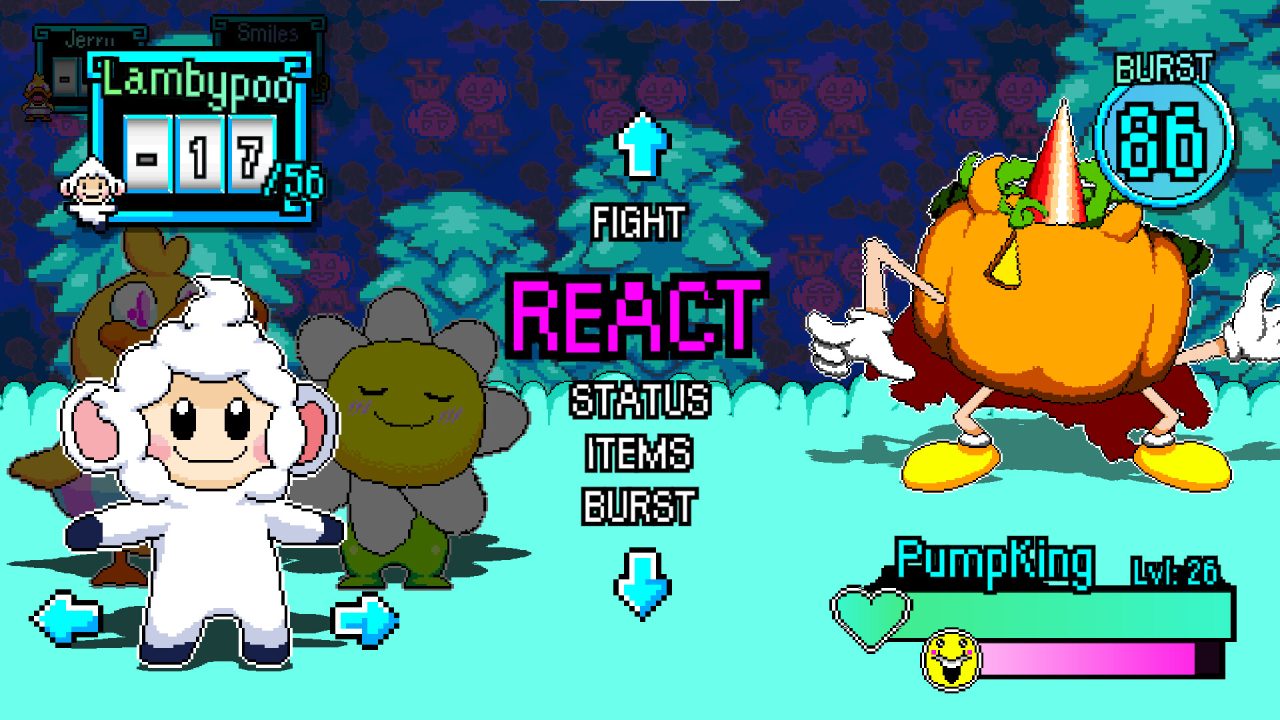Select the BURST command
Screen dimensions: 1280x720
tap(640, 505)
